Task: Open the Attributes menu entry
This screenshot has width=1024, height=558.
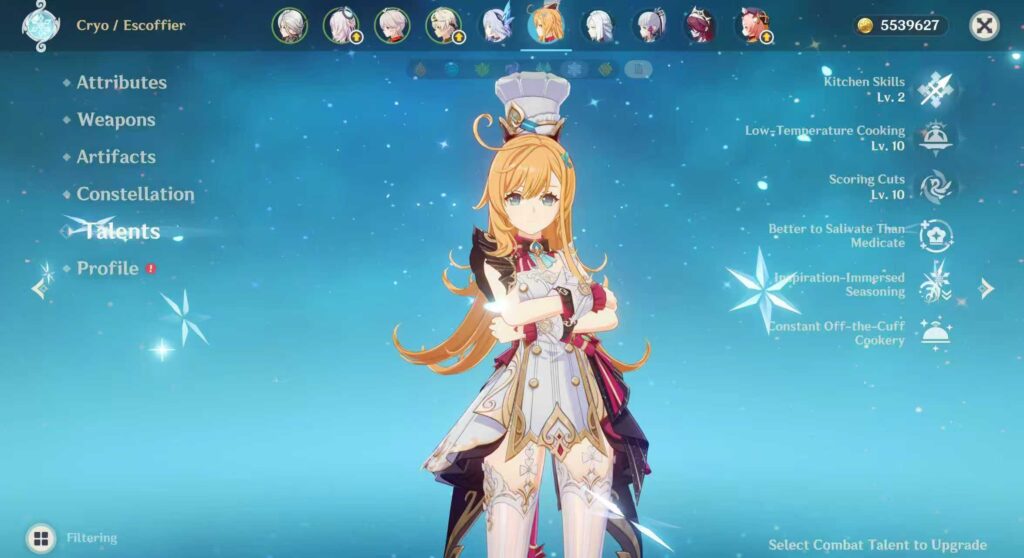Action: click(x=121, y=83)
